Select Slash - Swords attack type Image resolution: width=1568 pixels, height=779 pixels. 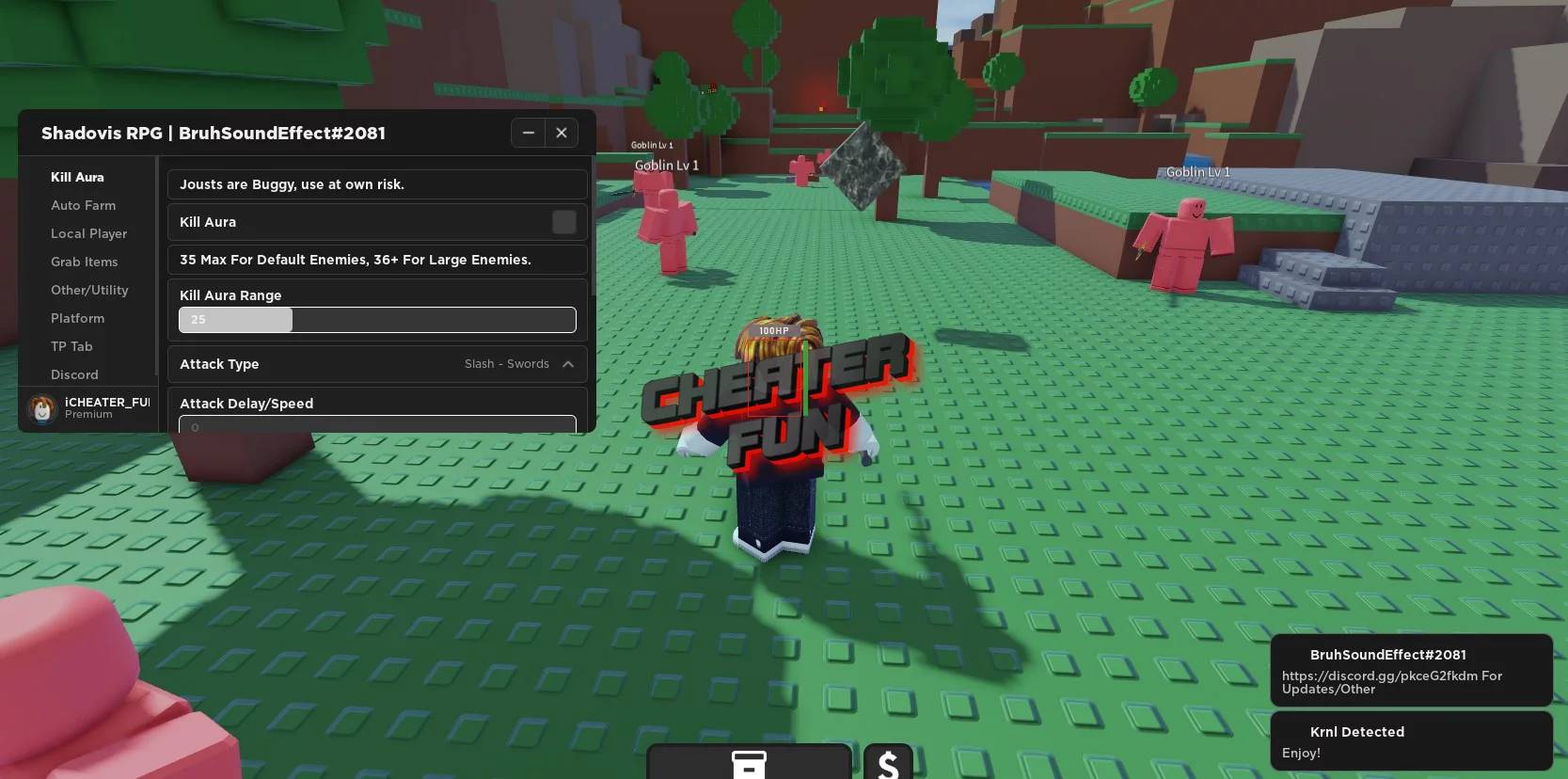coord(505,364)
